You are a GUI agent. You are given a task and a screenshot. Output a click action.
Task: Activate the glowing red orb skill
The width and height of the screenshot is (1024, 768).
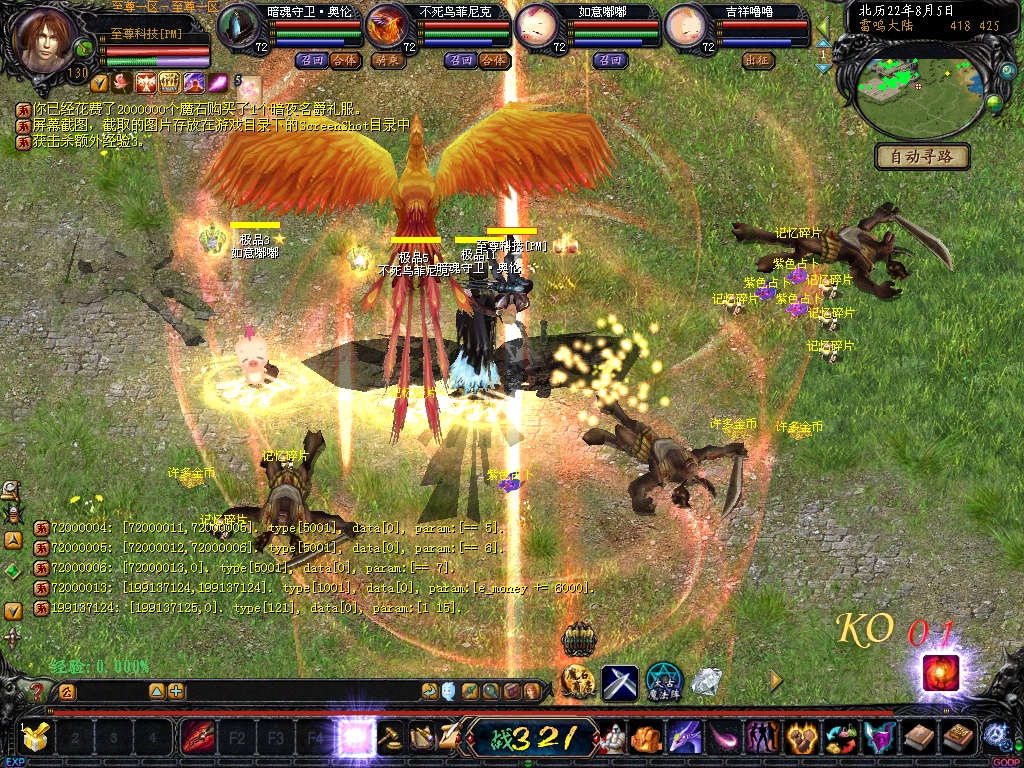click(940, 672)
